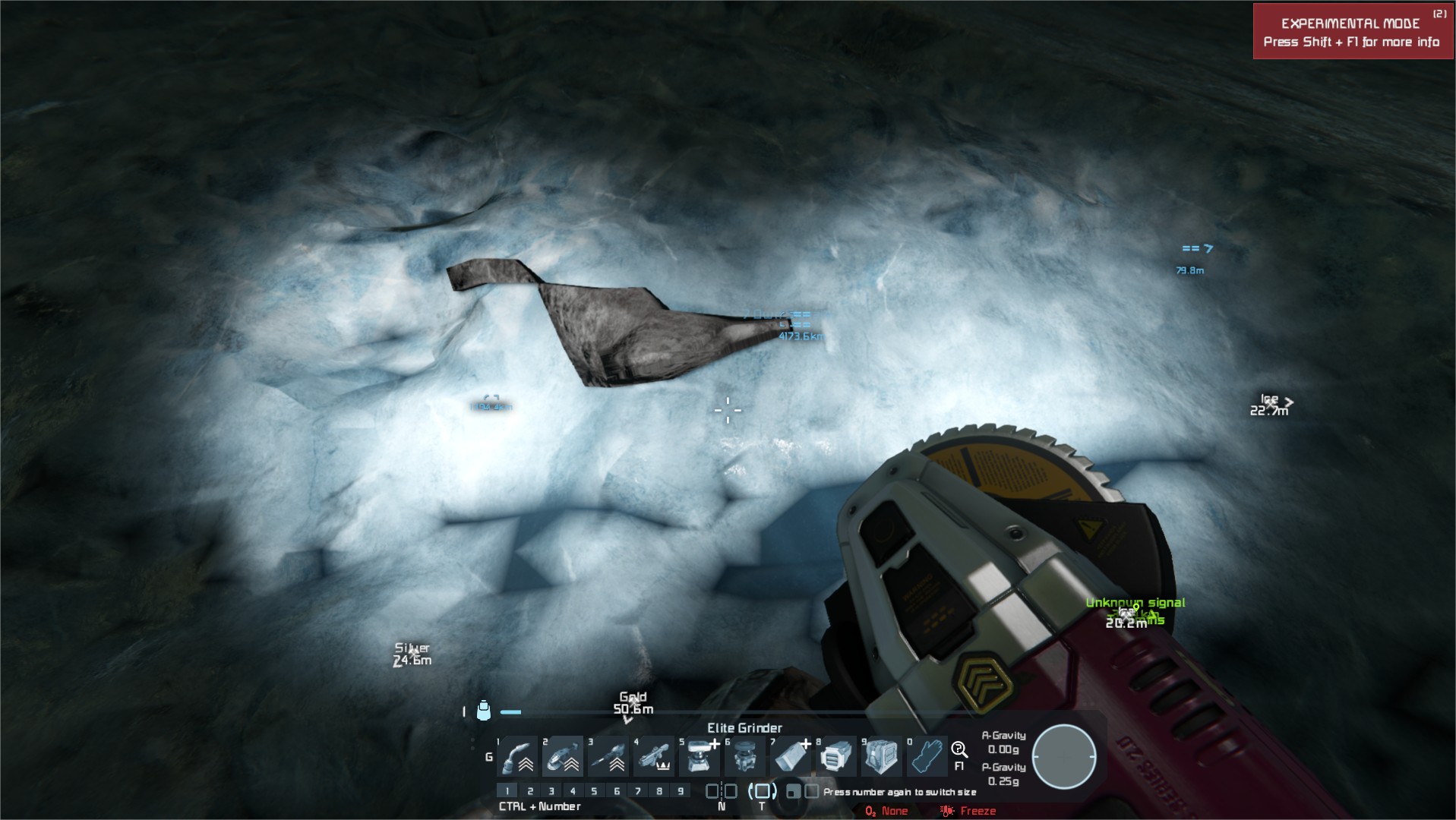This screenshot has width=1456, height=820.
Task: Choose the rotor-like block in slot 6
Action: pos(745,756)
